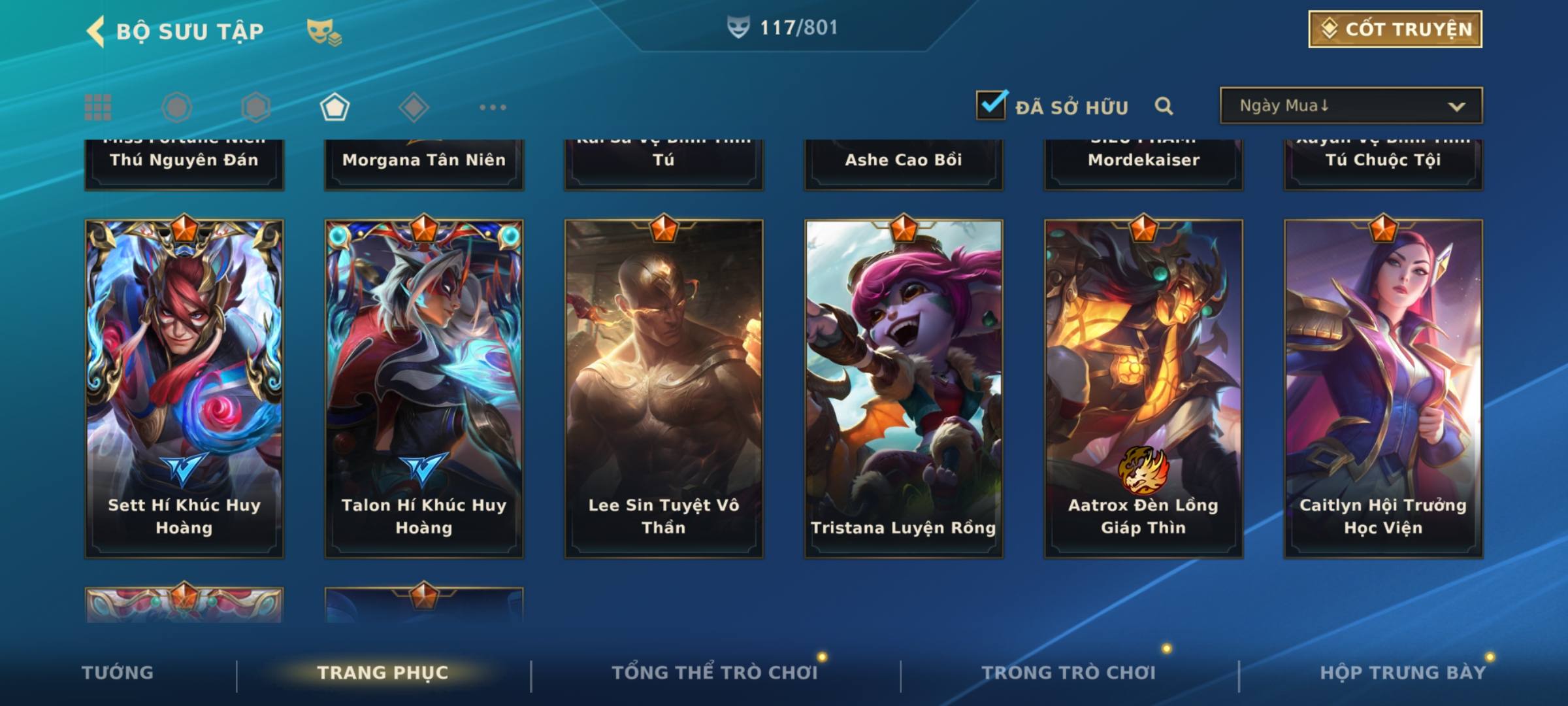Image resolution: width=1568 pixels, height=706 pixels.
Task: Switch to Tổng Thể Trò Chơi tab
Action: pyautogui.click(x=714, y=673)
